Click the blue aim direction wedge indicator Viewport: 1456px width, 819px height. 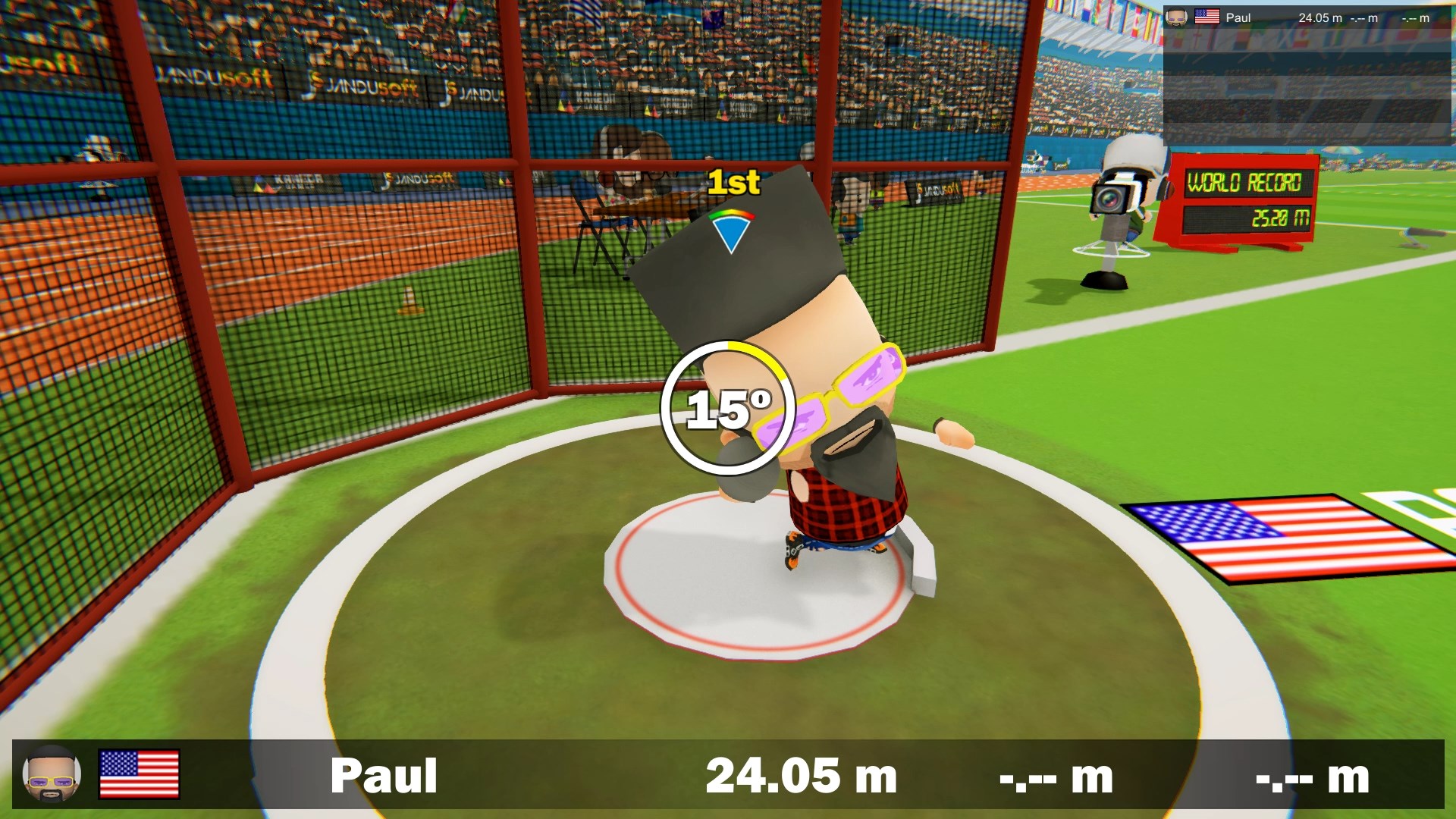(x=731, y=231)
